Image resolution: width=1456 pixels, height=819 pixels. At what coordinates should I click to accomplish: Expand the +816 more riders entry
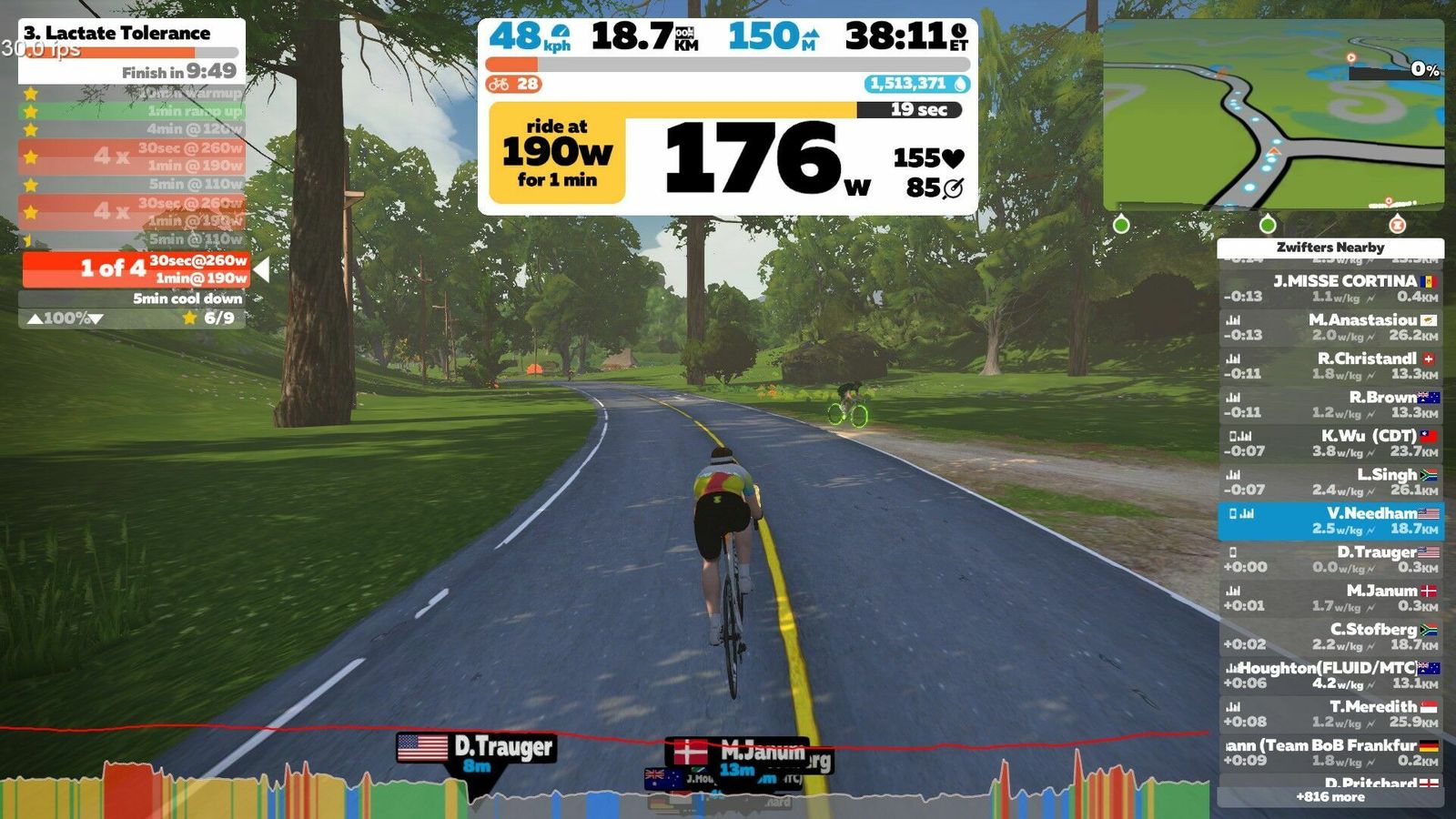click(x=1330, y=797)
